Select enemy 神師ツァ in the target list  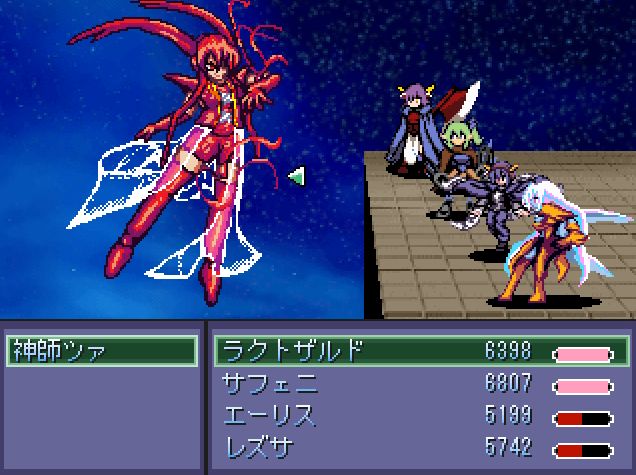tap(100, 351)
